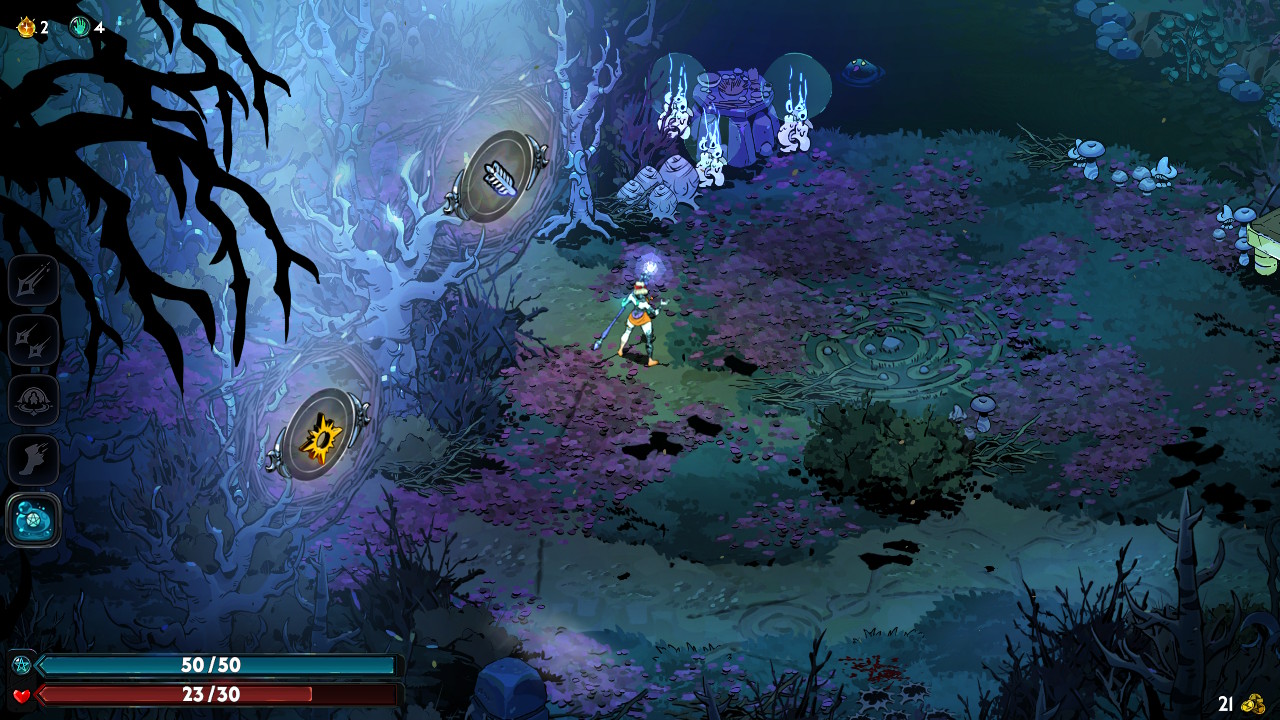
Task: Select the feather-emblem door sign
Action: pyautogui.click(x=499, y=178)
